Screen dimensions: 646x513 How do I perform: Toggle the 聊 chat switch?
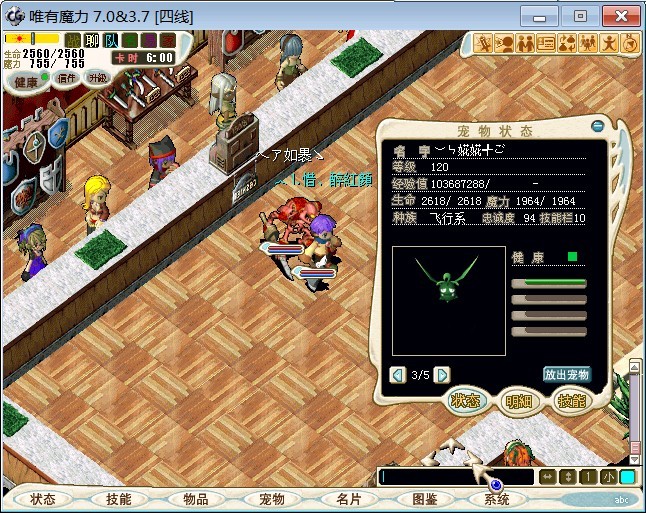pos(92,40)
